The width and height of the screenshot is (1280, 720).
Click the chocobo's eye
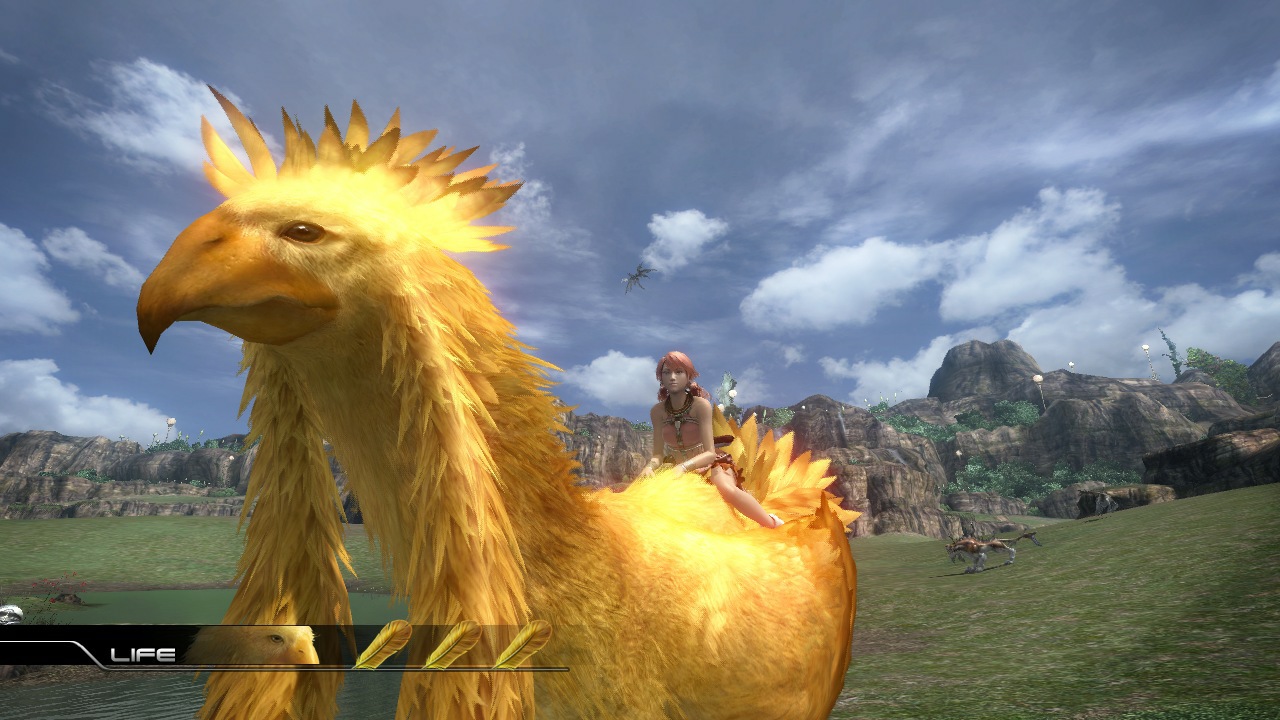[303, 232]
